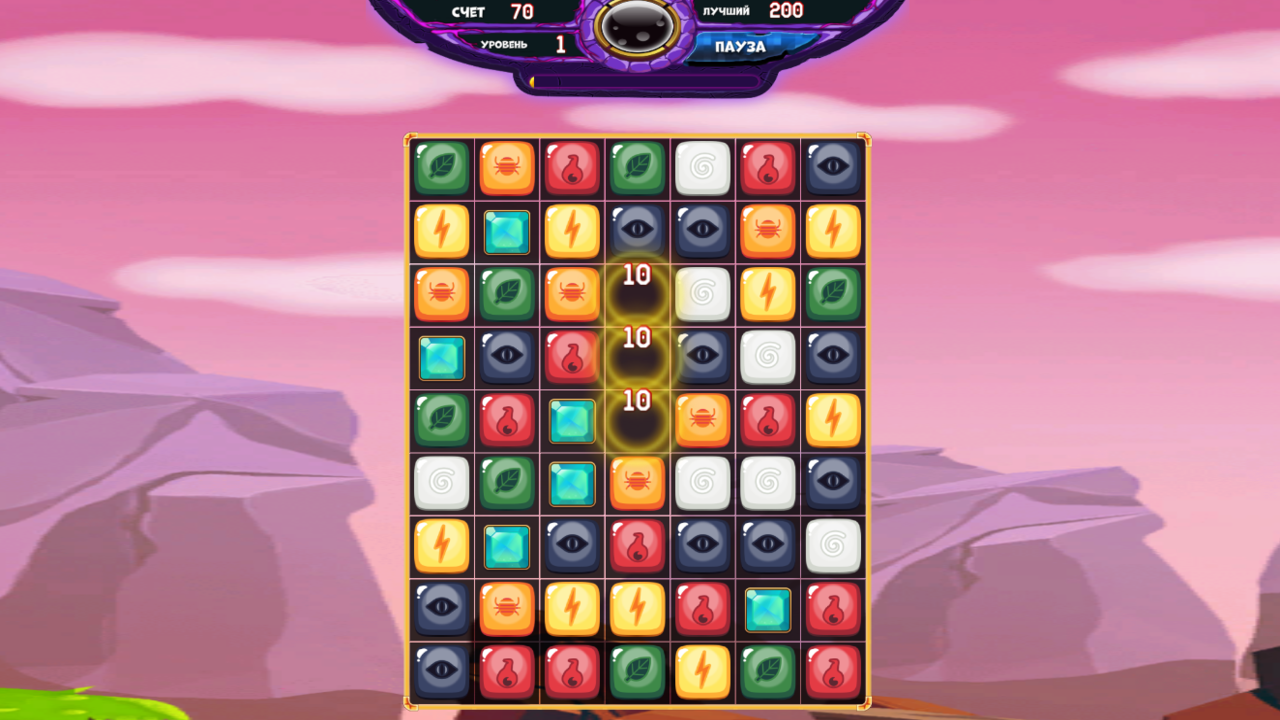Select the white swirl gem in the top row
Screen dimensions: 1280x720
coord(702,166)
